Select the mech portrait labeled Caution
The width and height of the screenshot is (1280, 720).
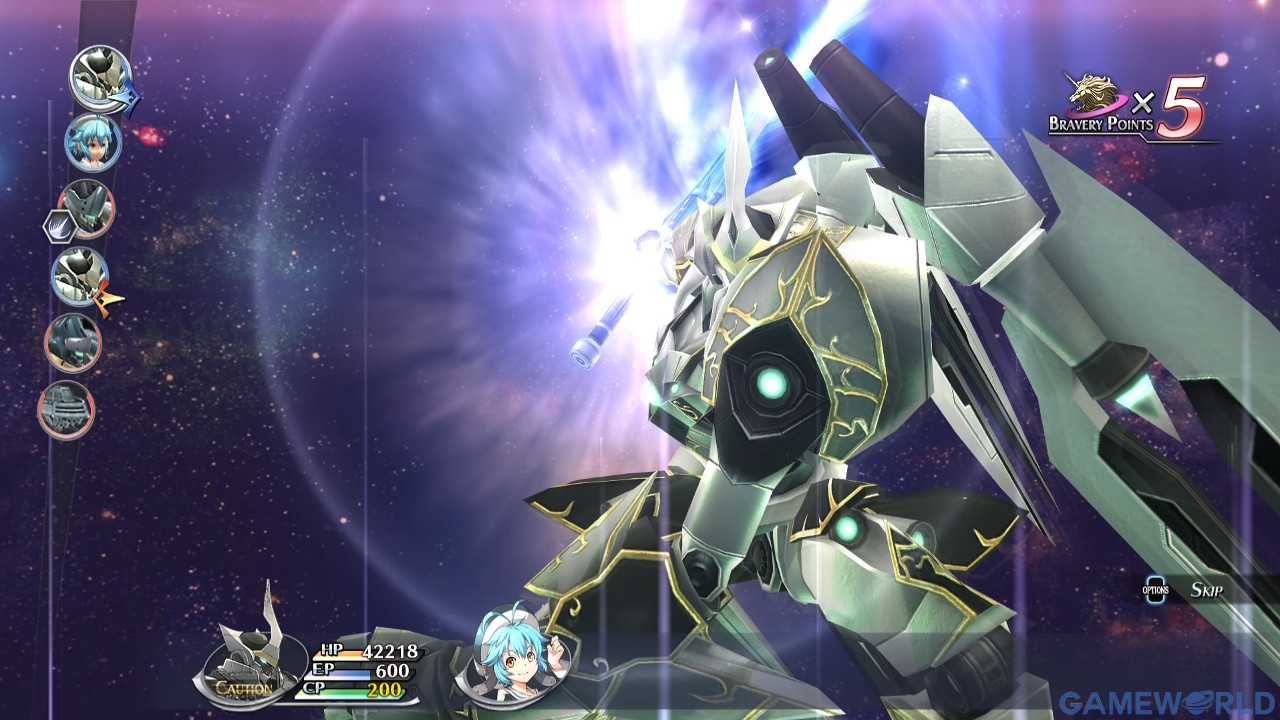pos(247,657)
